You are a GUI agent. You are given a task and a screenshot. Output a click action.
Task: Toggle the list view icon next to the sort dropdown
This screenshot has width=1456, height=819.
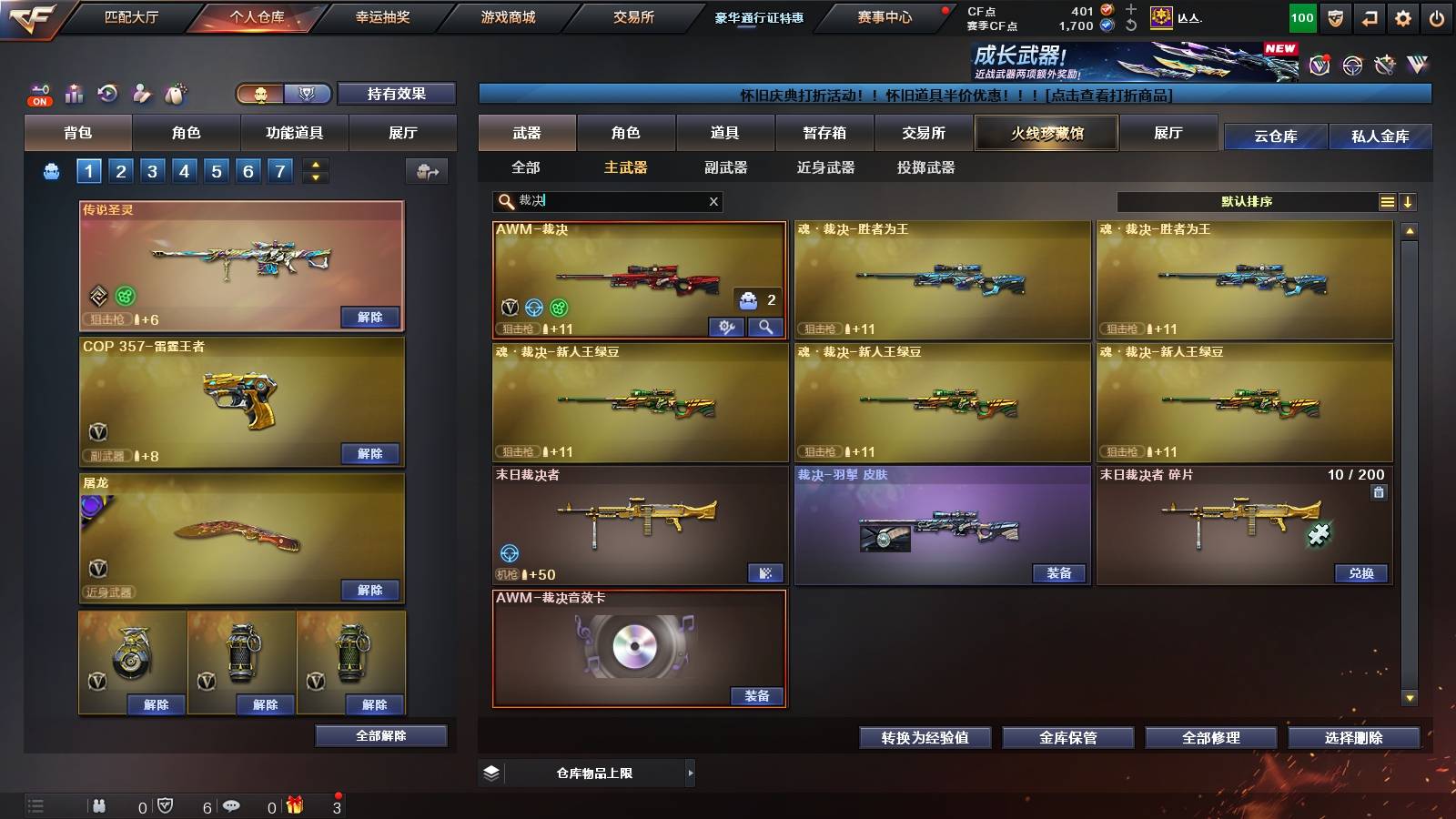[1387, 201]
